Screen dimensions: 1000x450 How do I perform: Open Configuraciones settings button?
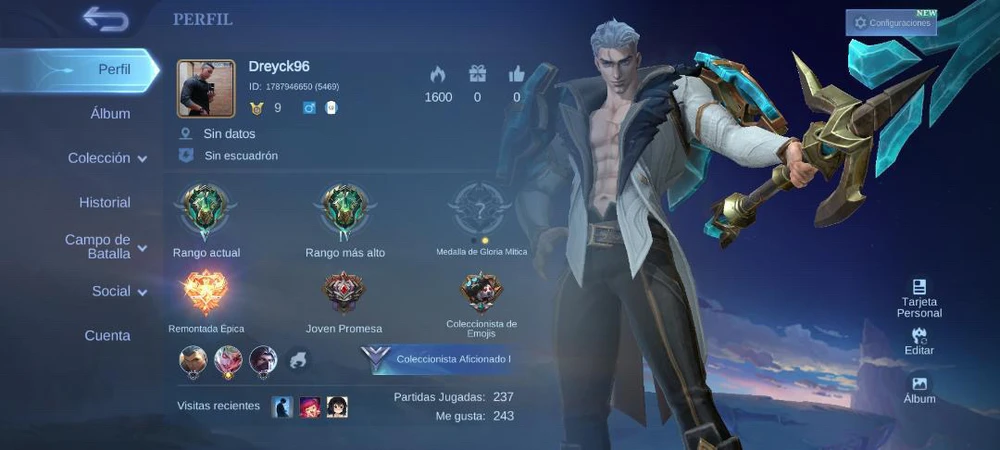coord(891,22)
